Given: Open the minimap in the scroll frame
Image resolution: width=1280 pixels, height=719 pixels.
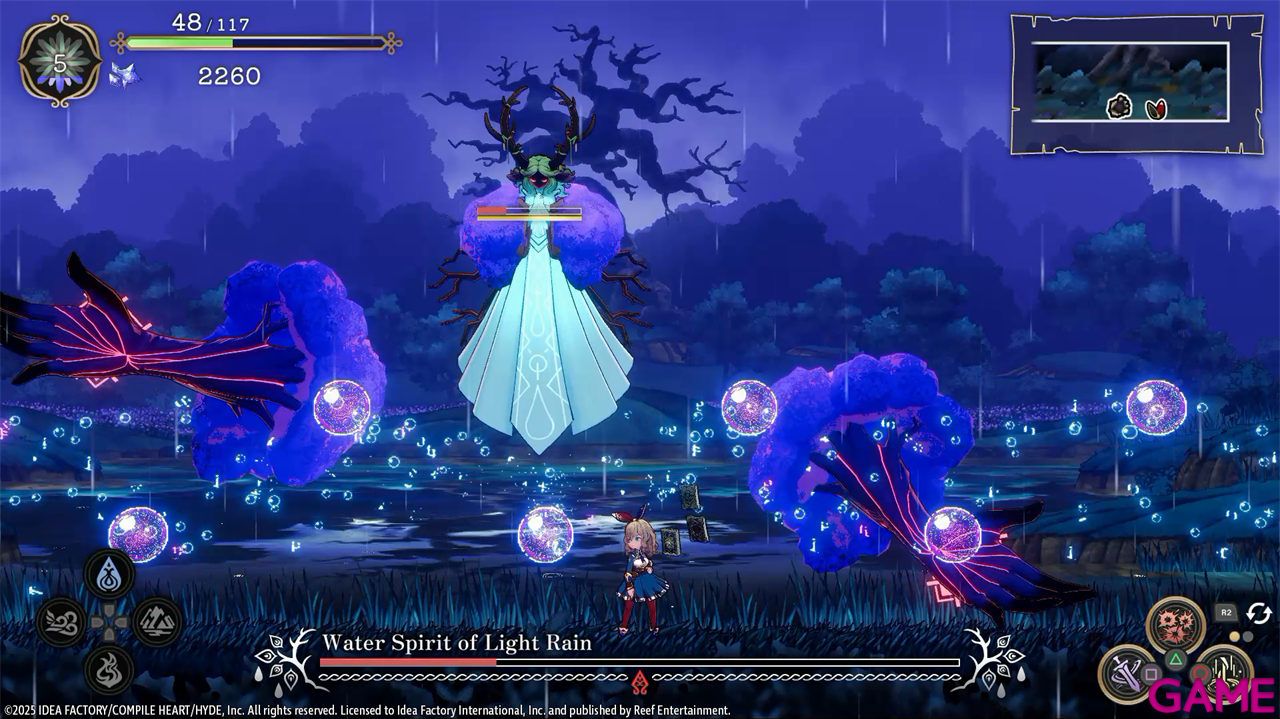Looking at the screenshot, I should click(1134, 83).
